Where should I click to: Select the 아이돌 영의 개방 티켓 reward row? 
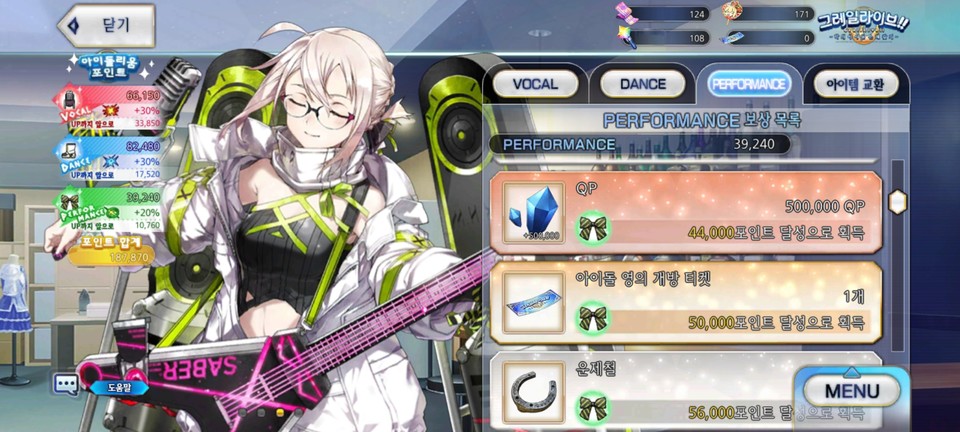686,301
